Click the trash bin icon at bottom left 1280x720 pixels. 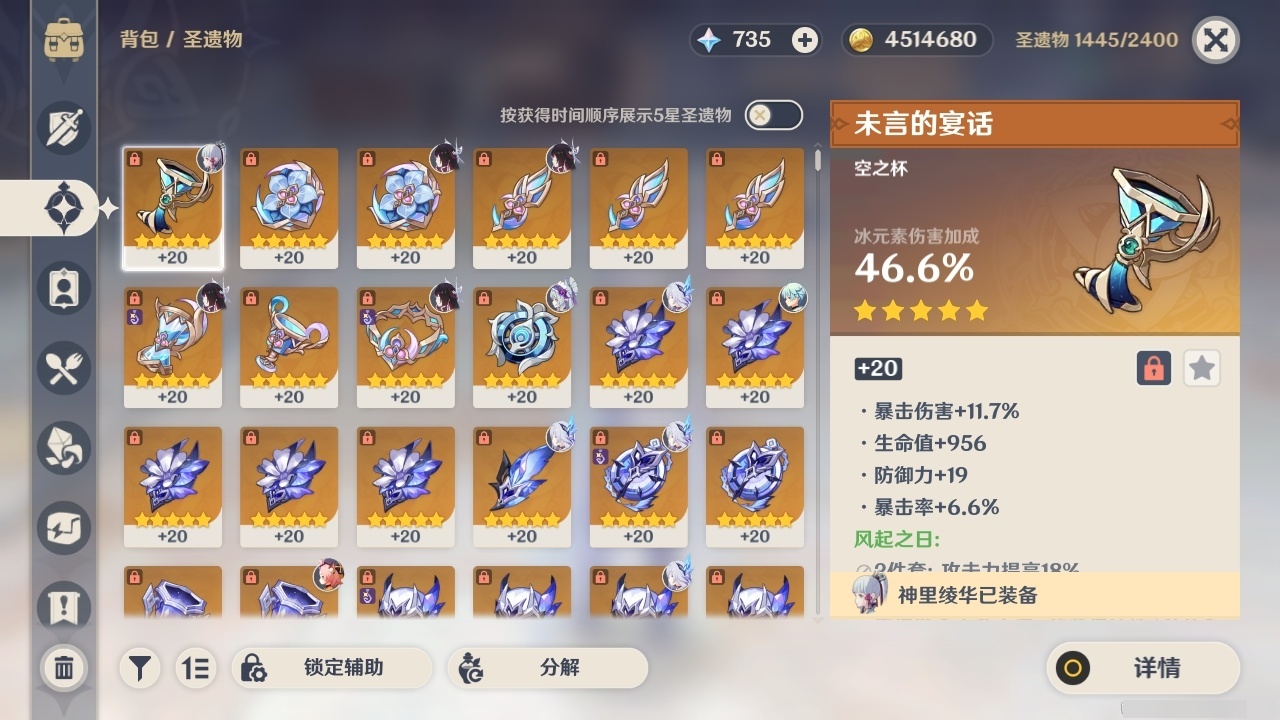click(x=63, y=668)
